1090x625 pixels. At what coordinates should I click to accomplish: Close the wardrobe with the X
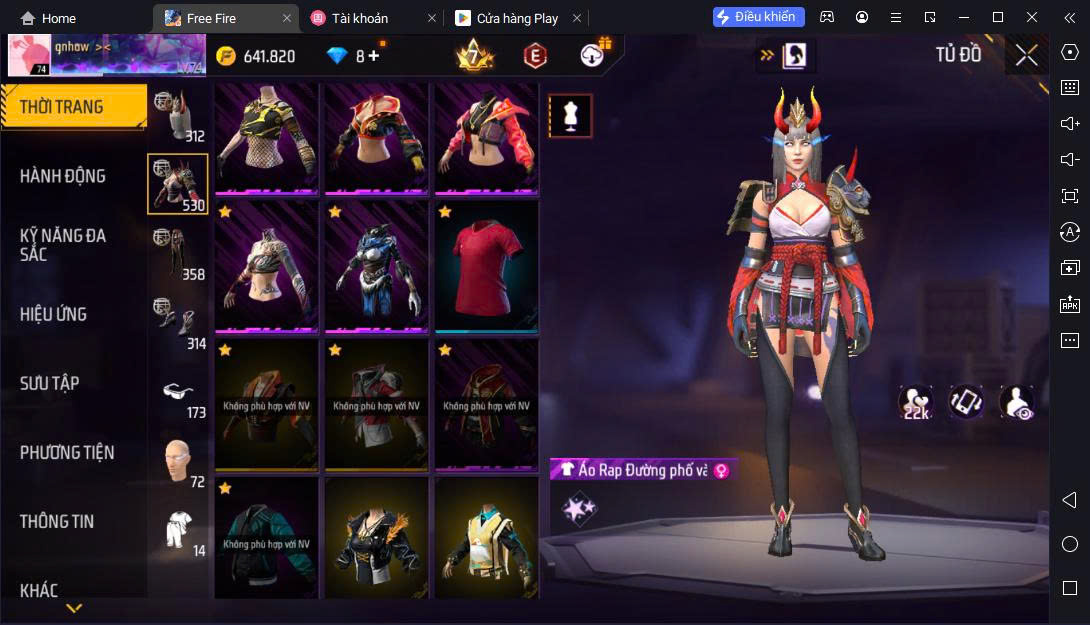tap(1026, 55)
